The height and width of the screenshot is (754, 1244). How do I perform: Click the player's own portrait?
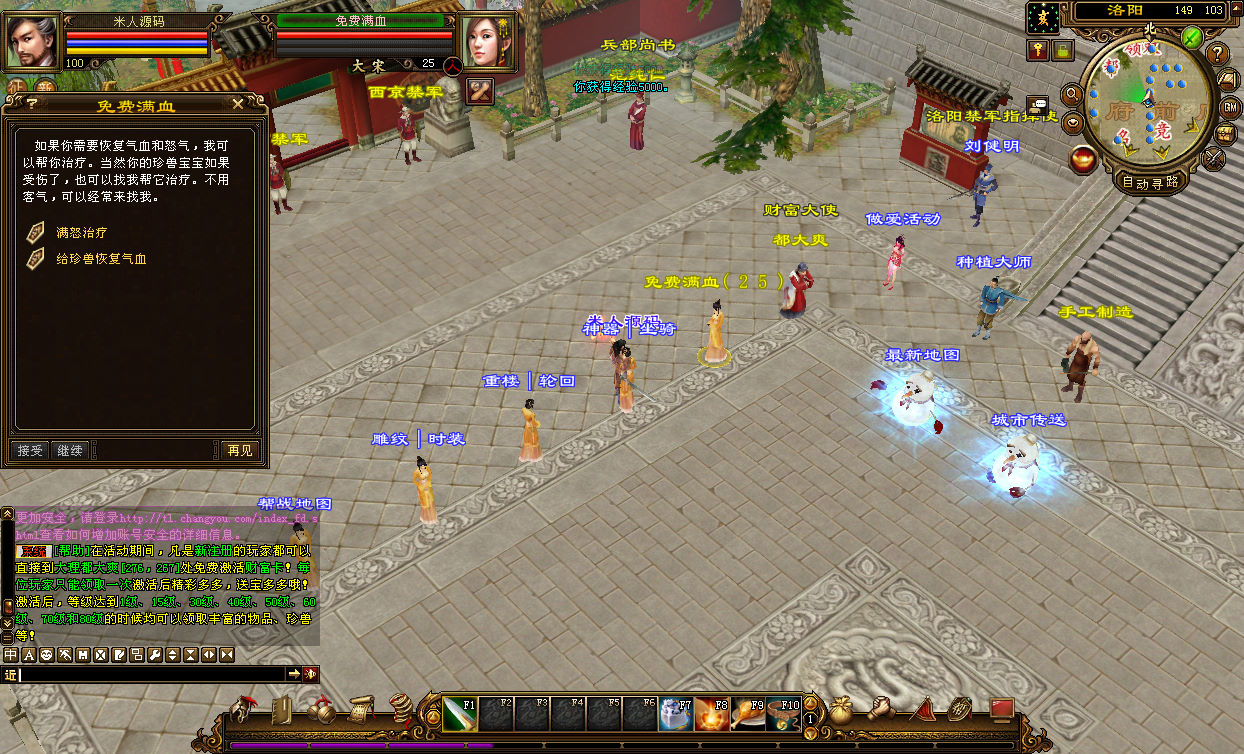click(x=32, y=42)
